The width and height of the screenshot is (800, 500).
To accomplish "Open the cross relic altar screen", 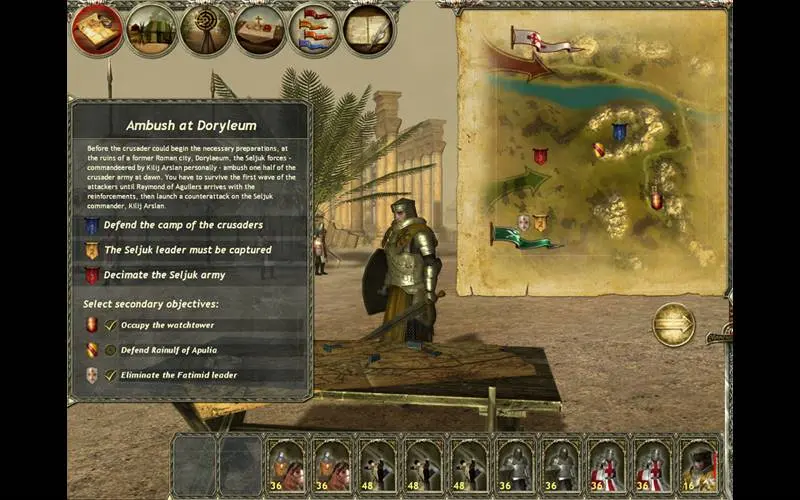I will coord(260,30).
